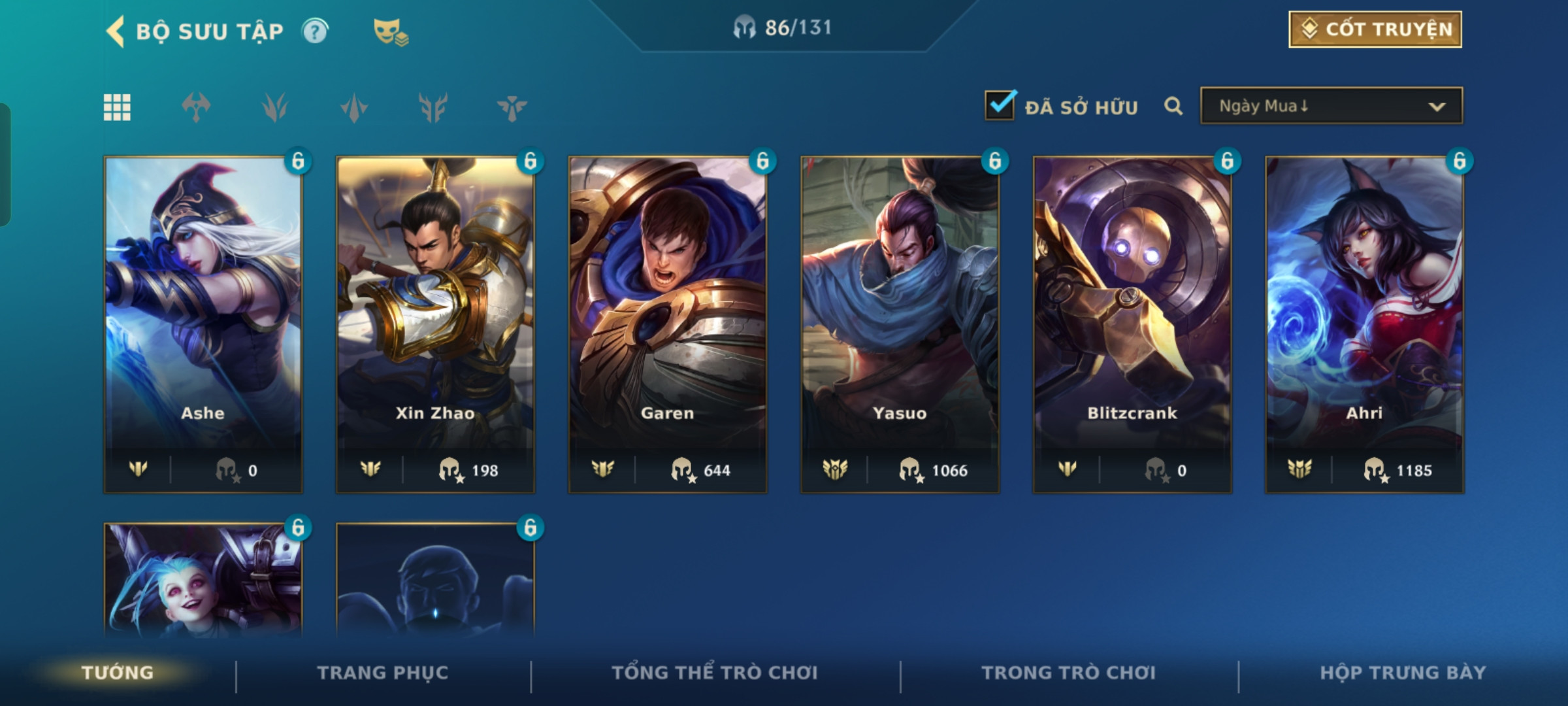Go back from the Bộ Sưu Tập screen
The height and width of the screenshot is (706, 1568).
116,31
